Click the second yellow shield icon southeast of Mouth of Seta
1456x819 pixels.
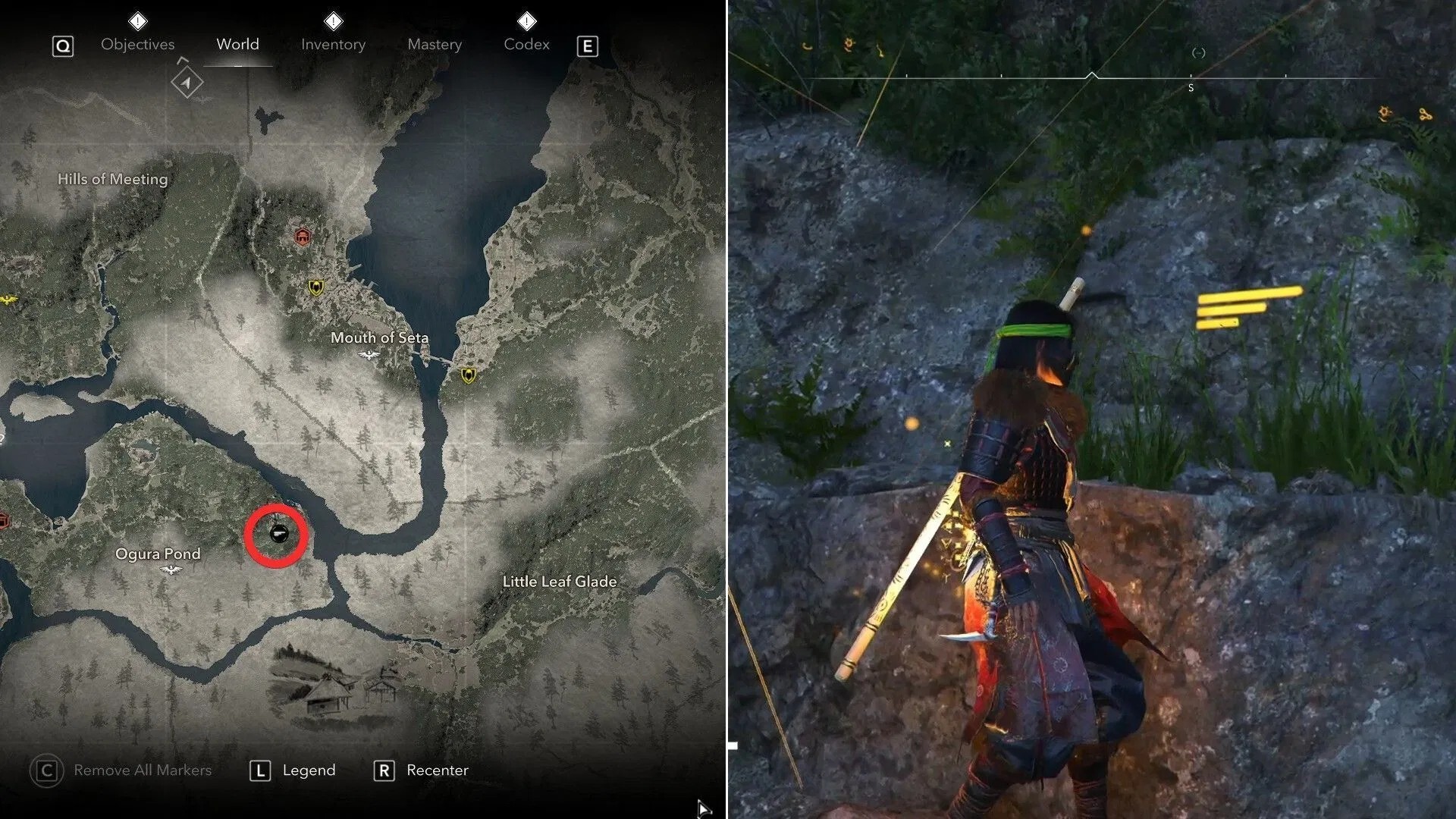pos(469,373)
